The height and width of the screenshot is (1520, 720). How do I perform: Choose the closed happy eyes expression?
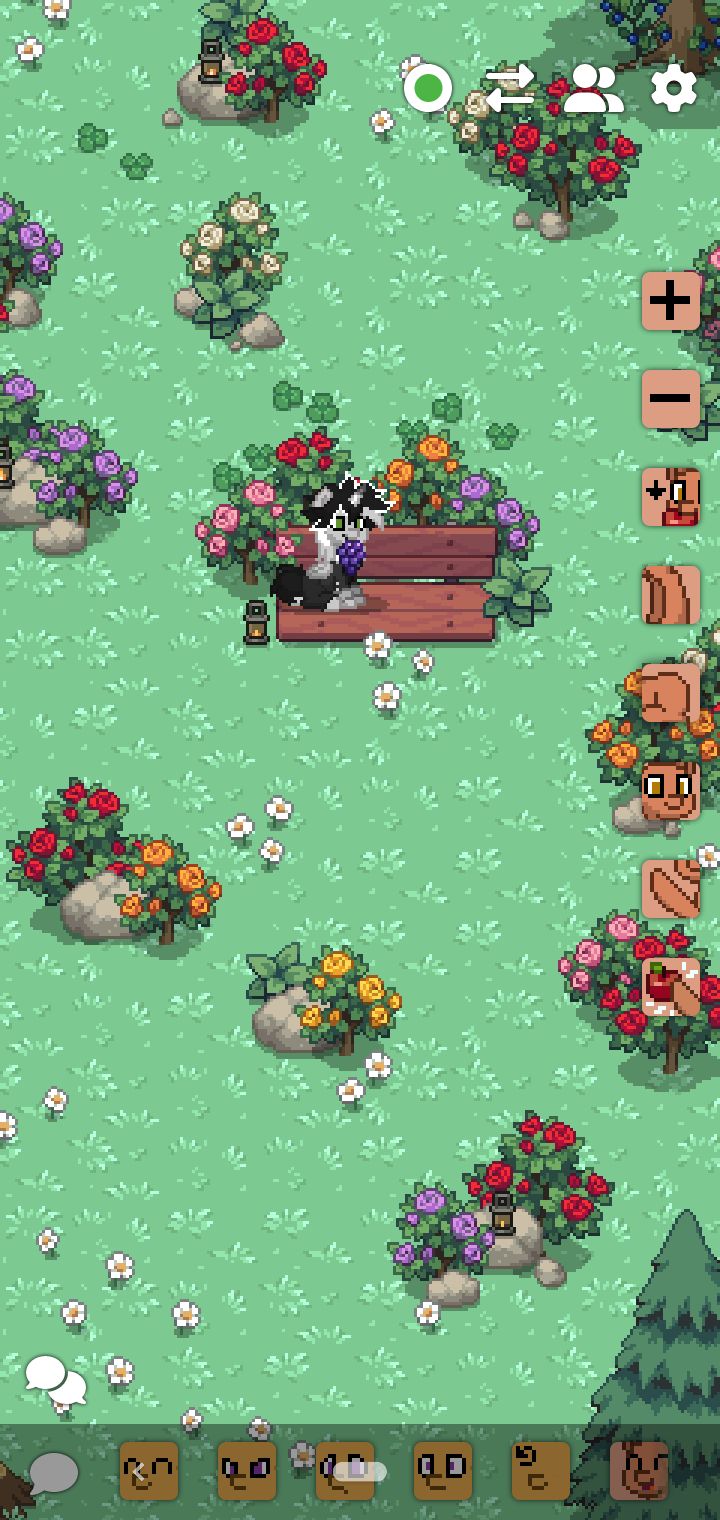(149, 1471)
